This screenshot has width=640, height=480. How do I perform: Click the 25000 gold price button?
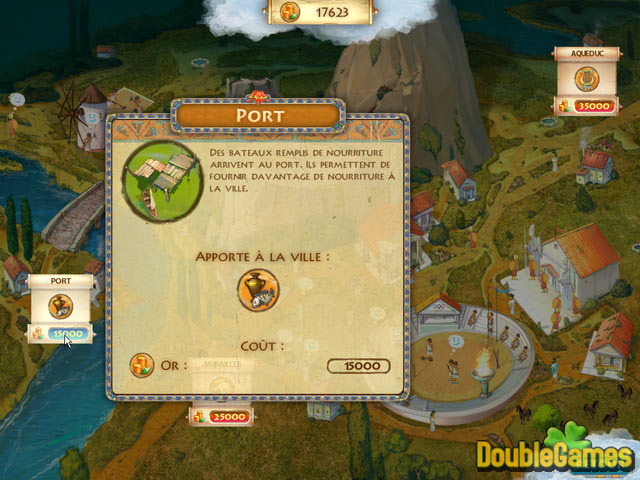pyautogui.click(x=221, y=415)
